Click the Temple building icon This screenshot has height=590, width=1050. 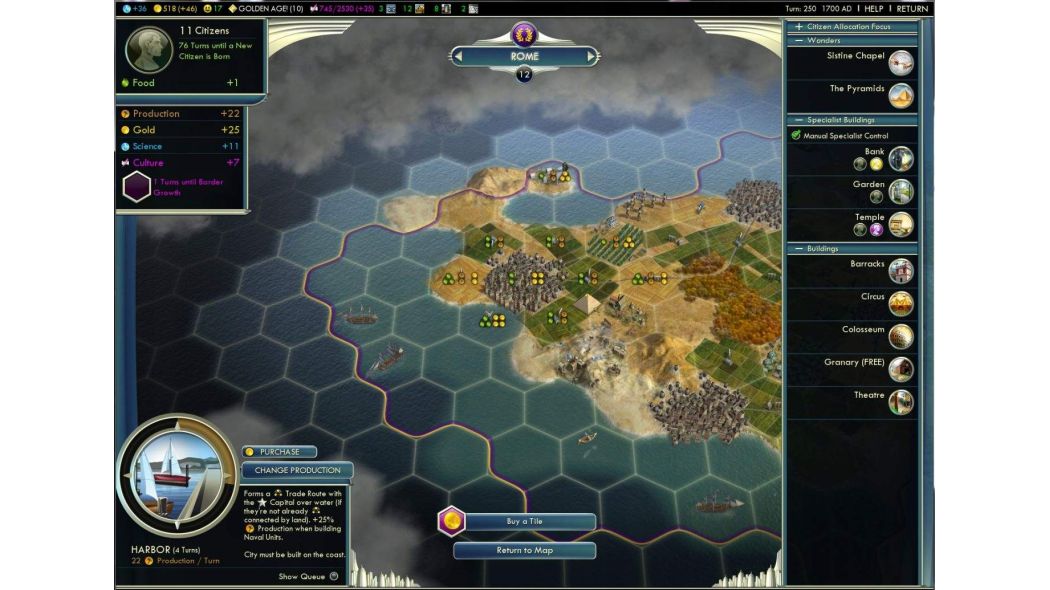point(901,224)
